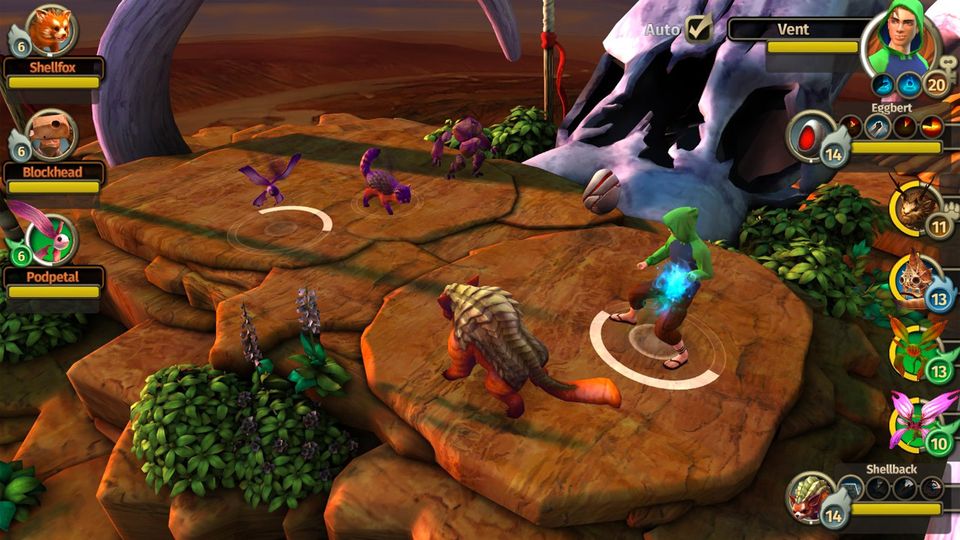The image size is (960, 540).
Task: Choose the Podpetal enemy portrait
Action: pyautogui.click(x=53, y=238)
